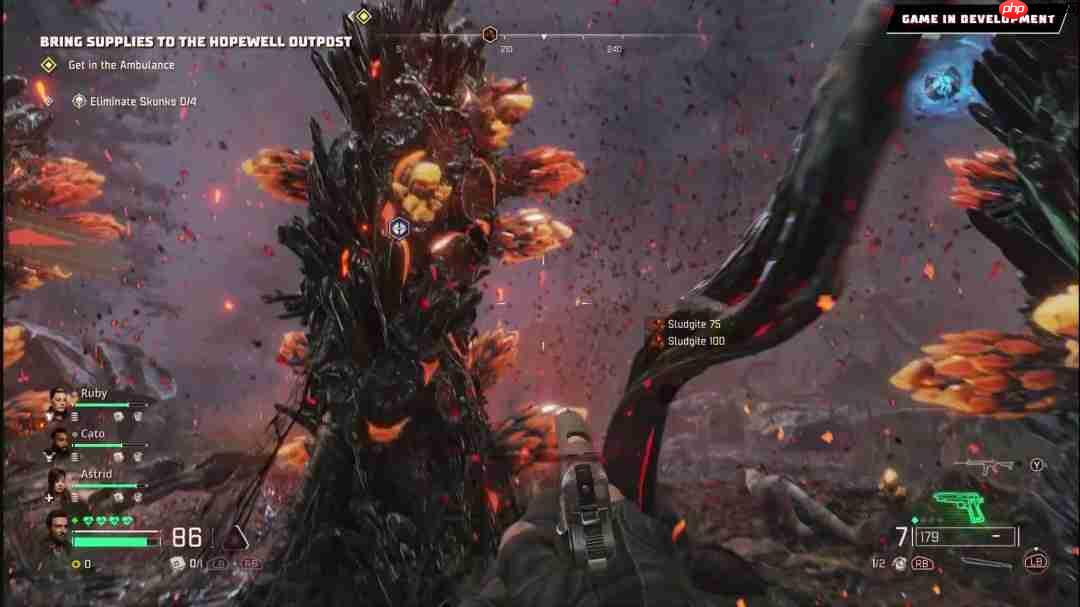The image size is (1080, 607).
Task: Switch to the rifle weapon icon
Action: point(984,465)
